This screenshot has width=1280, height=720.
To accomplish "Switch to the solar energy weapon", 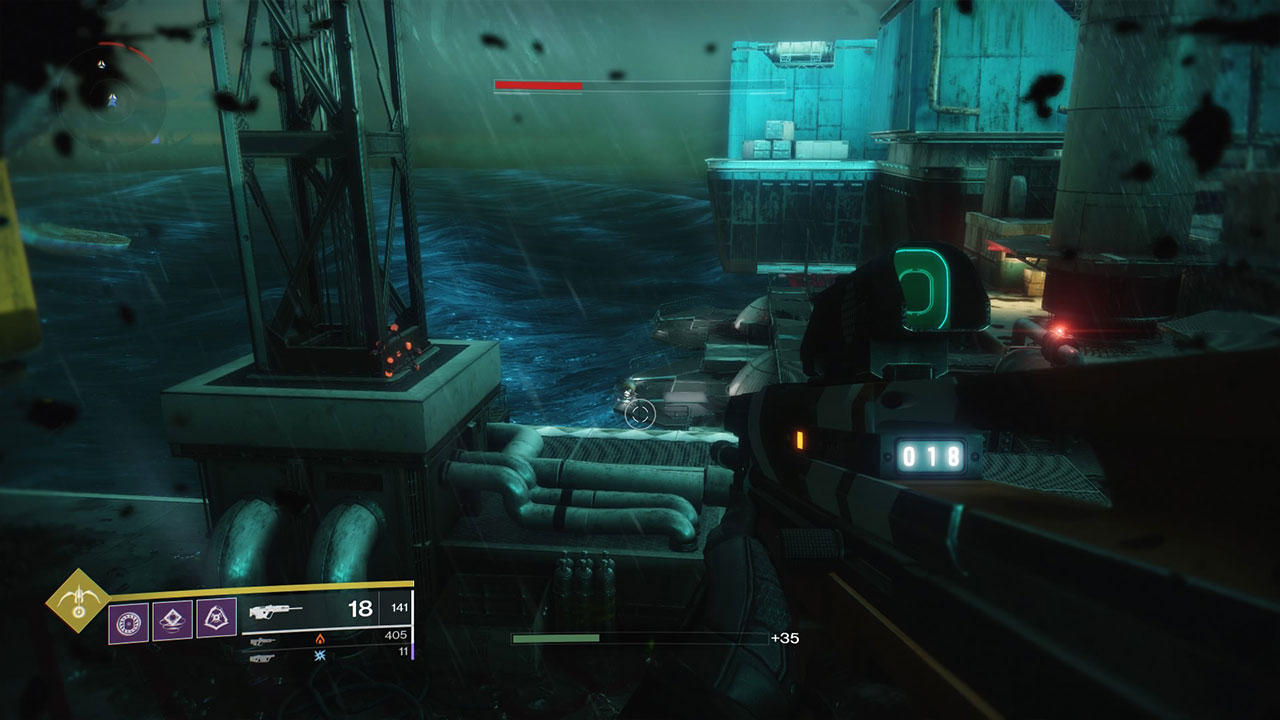I will coord(264,640).
